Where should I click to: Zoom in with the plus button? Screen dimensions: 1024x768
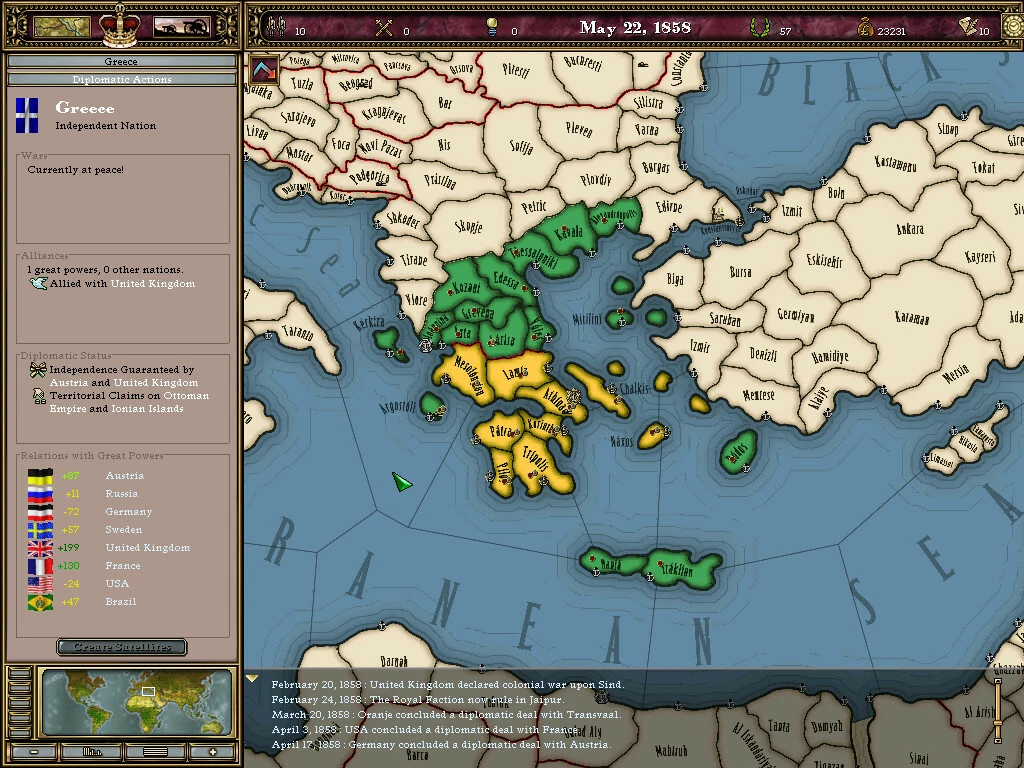[x=212, y=752]
